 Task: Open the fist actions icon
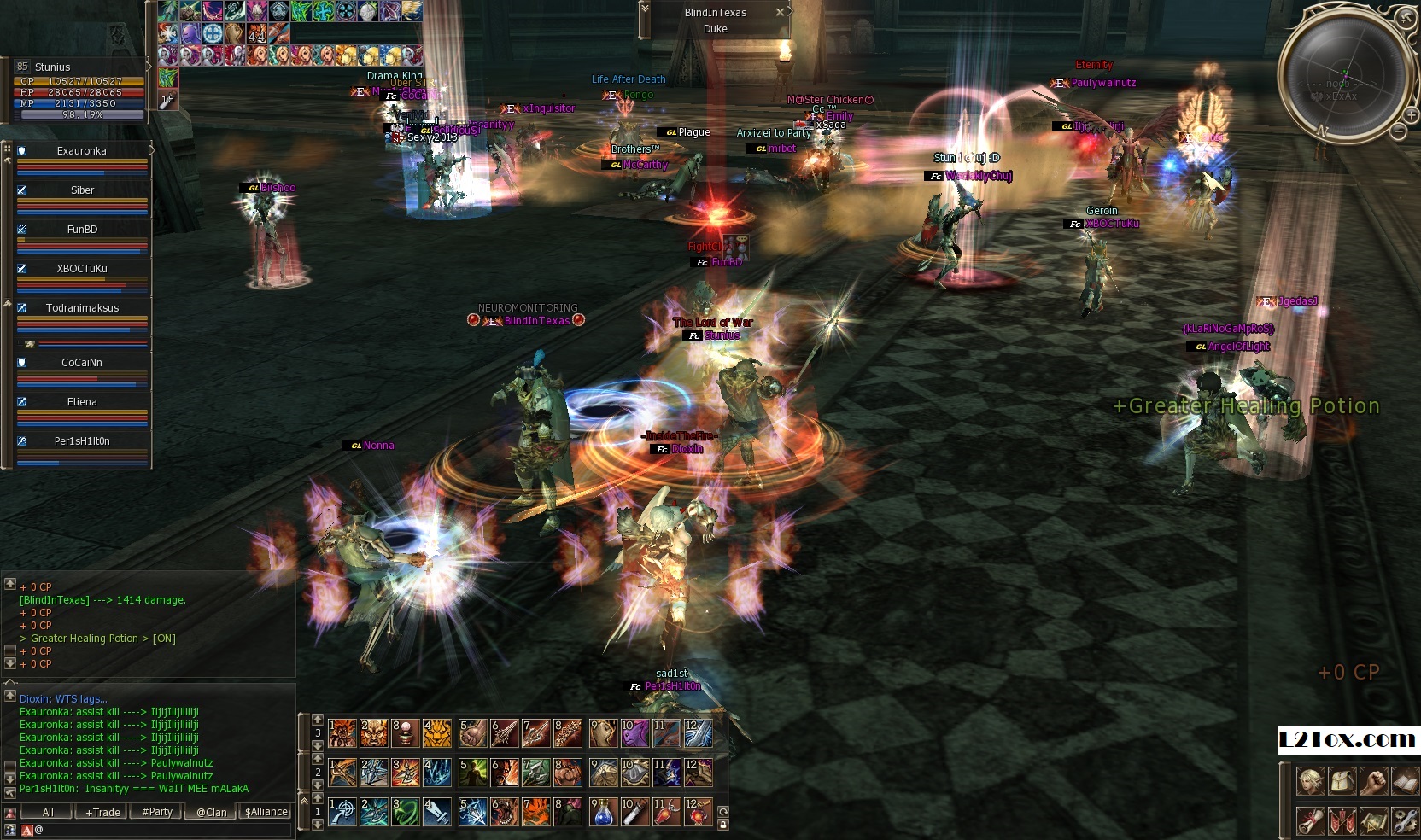tap(1373, 780)
